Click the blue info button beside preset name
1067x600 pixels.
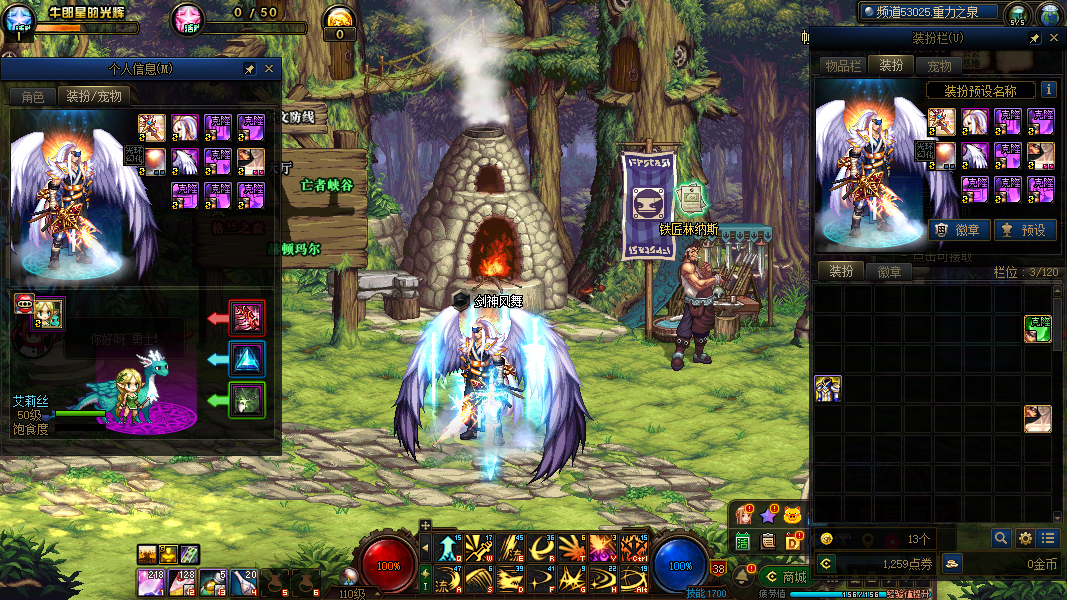click(x=1048, y=90)
